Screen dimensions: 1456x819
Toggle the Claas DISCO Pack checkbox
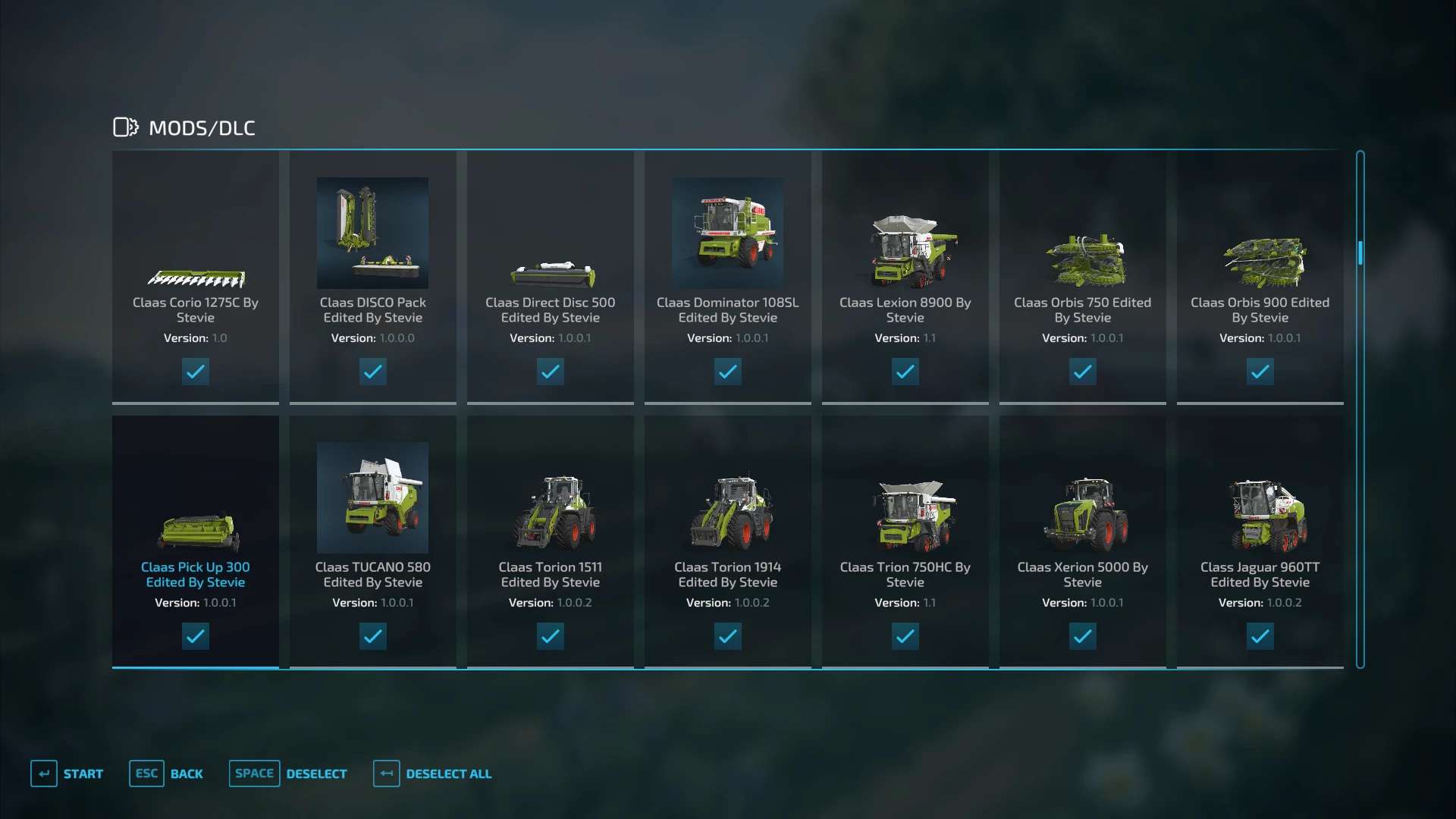click(373, 372)
